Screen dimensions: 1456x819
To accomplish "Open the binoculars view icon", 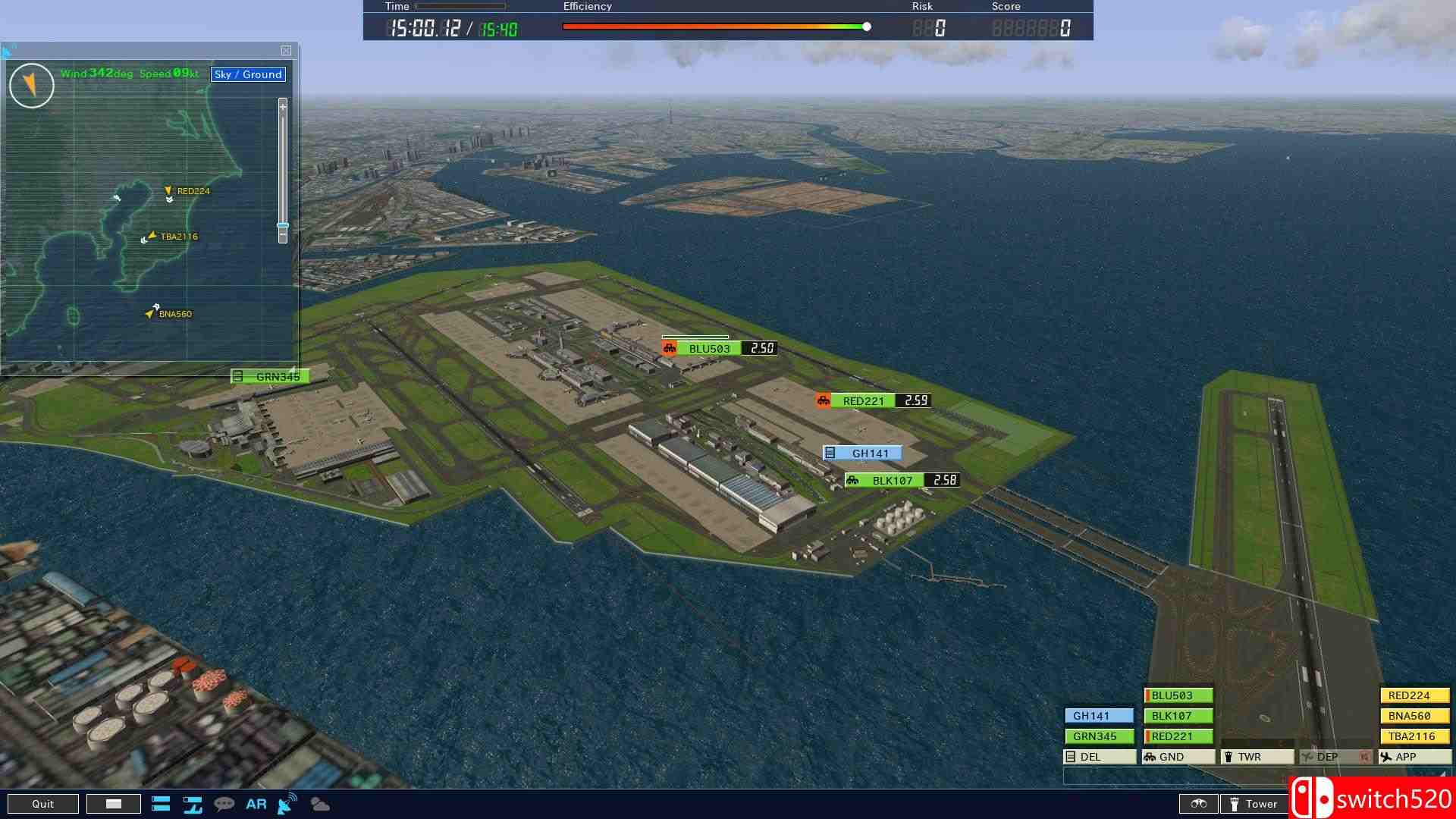I will 1200,804.
